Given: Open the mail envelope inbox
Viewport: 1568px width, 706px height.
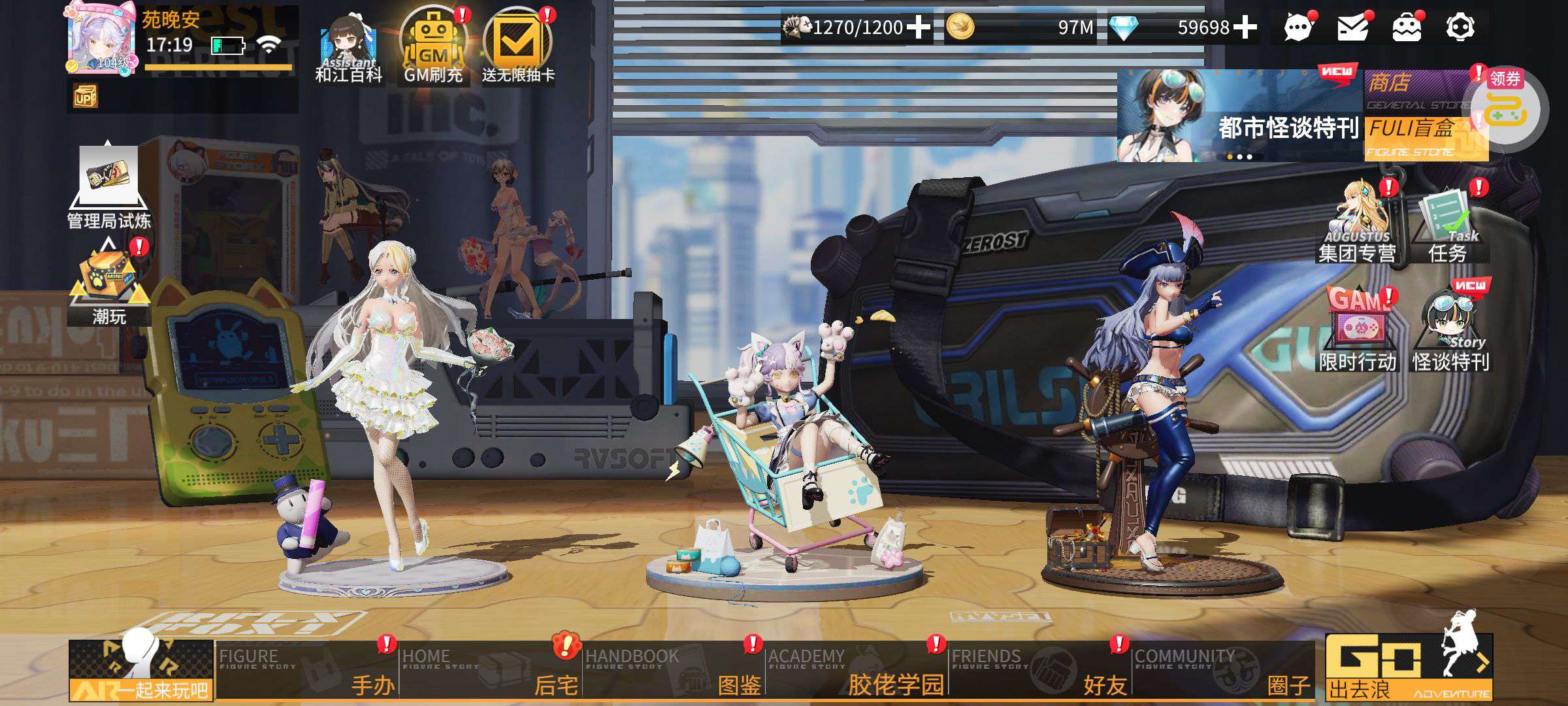Looking at the screenshot, I should point(1352,28).
